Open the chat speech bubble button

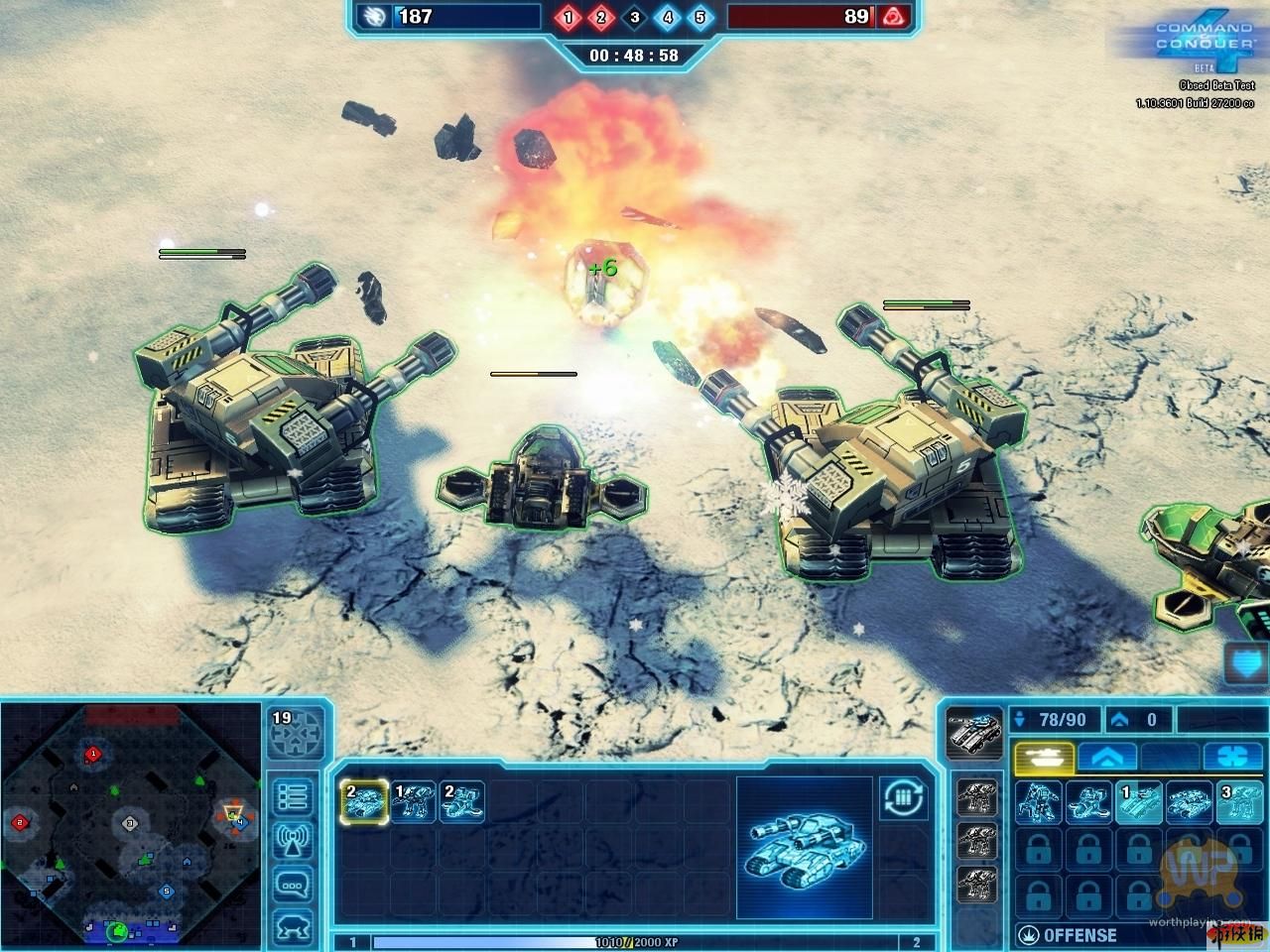point(294,885)
